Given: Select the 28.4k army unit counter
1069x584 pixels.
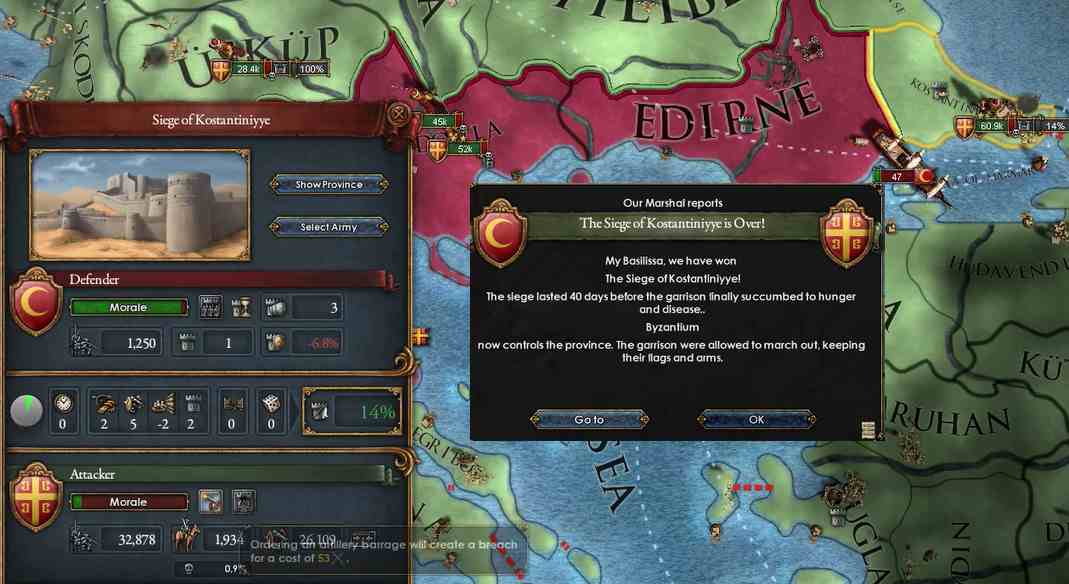Looking at the screenshot, I should click(x=248, y=69).
